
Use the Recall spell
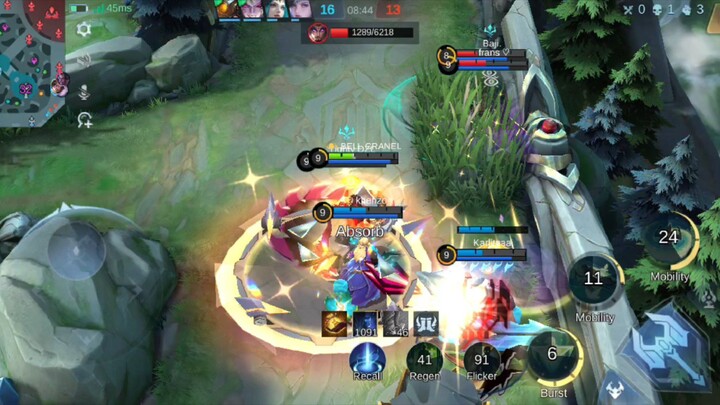367,359
